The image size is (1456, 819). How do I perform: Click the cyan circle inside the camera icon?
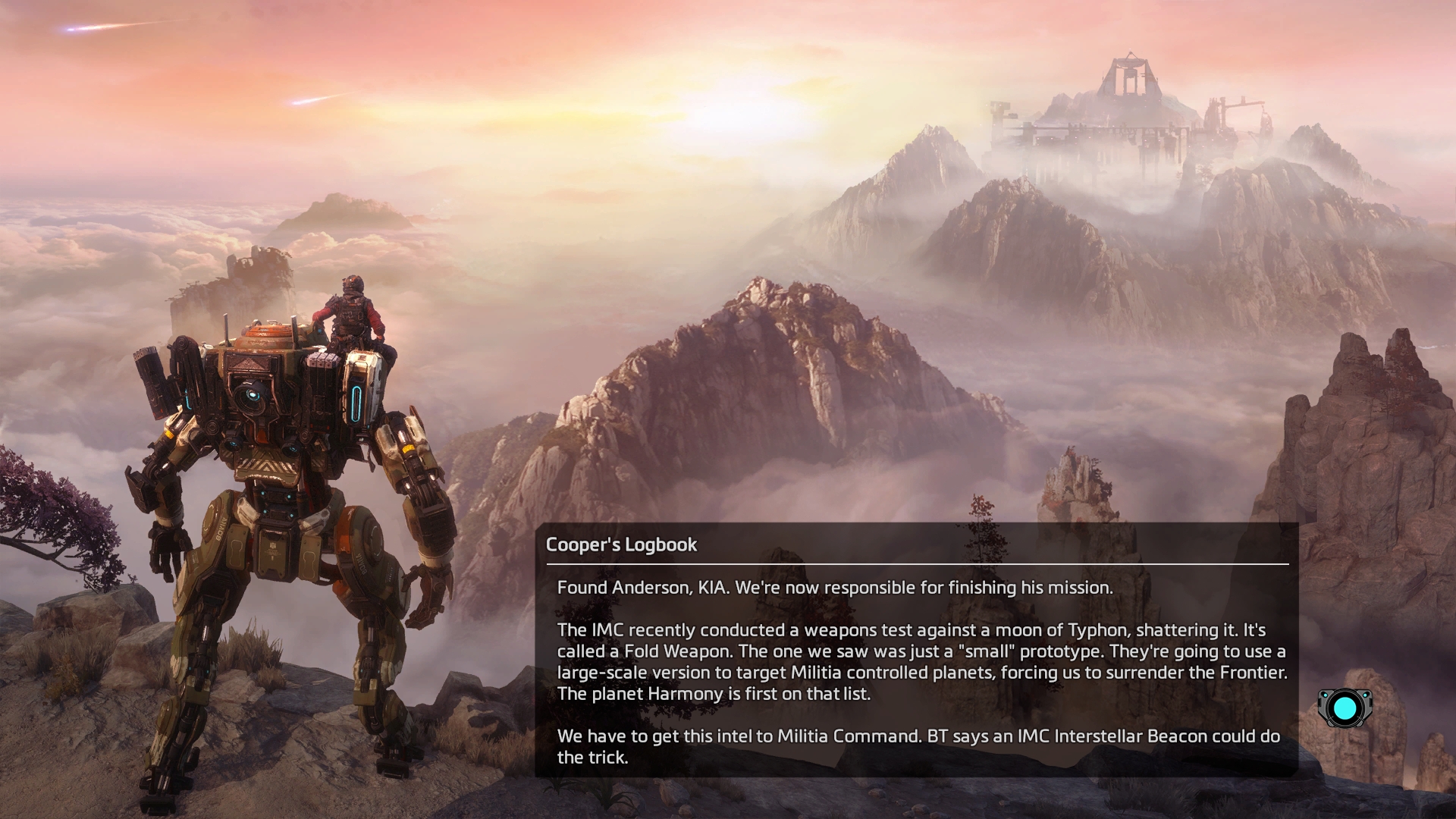coord(1345,708)
